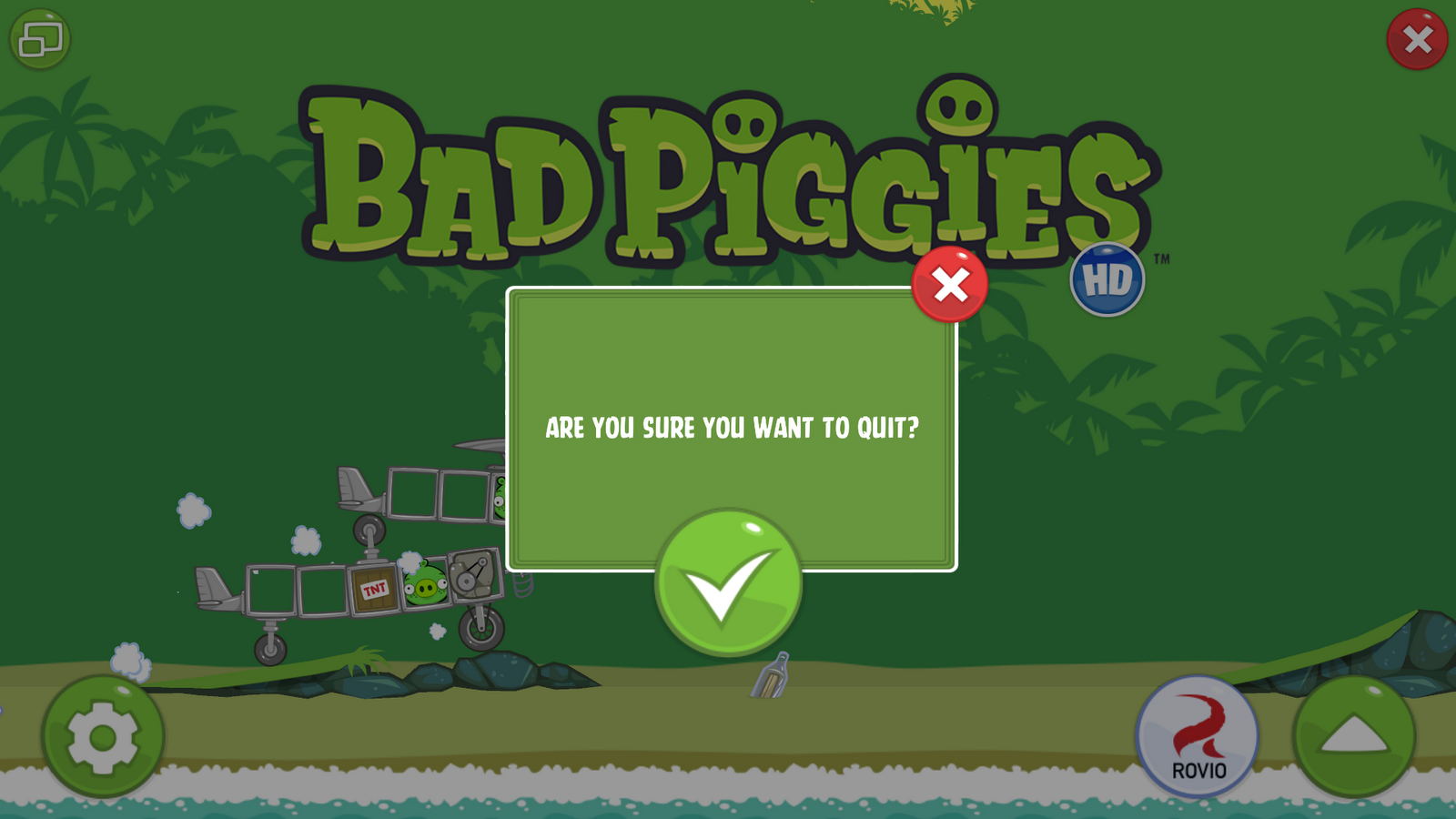Close the game with the top-right X
The width and height of the screenshot is (1456, 819).
[1416, 38]
